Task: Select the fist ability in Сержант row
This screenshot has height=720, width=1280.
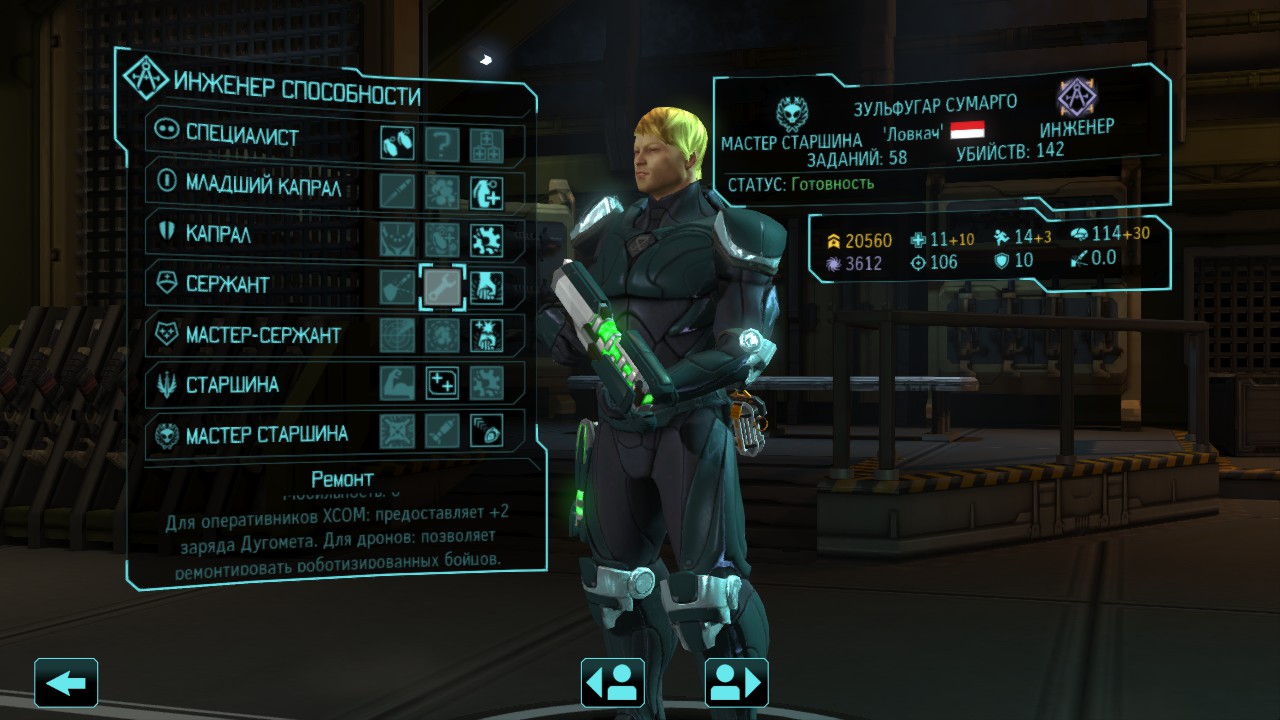Action: click(487, 287)
